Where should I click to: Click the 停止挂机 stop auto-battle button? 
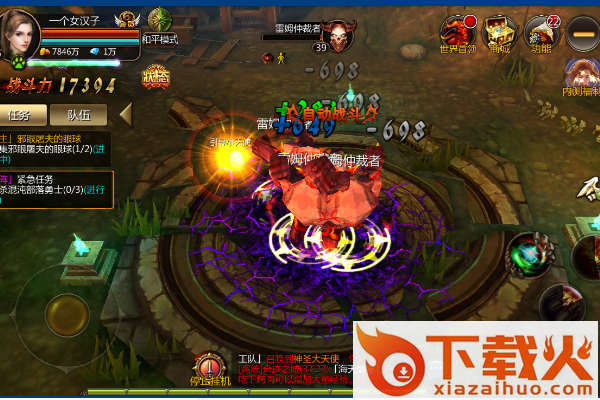tap(211, 369)
